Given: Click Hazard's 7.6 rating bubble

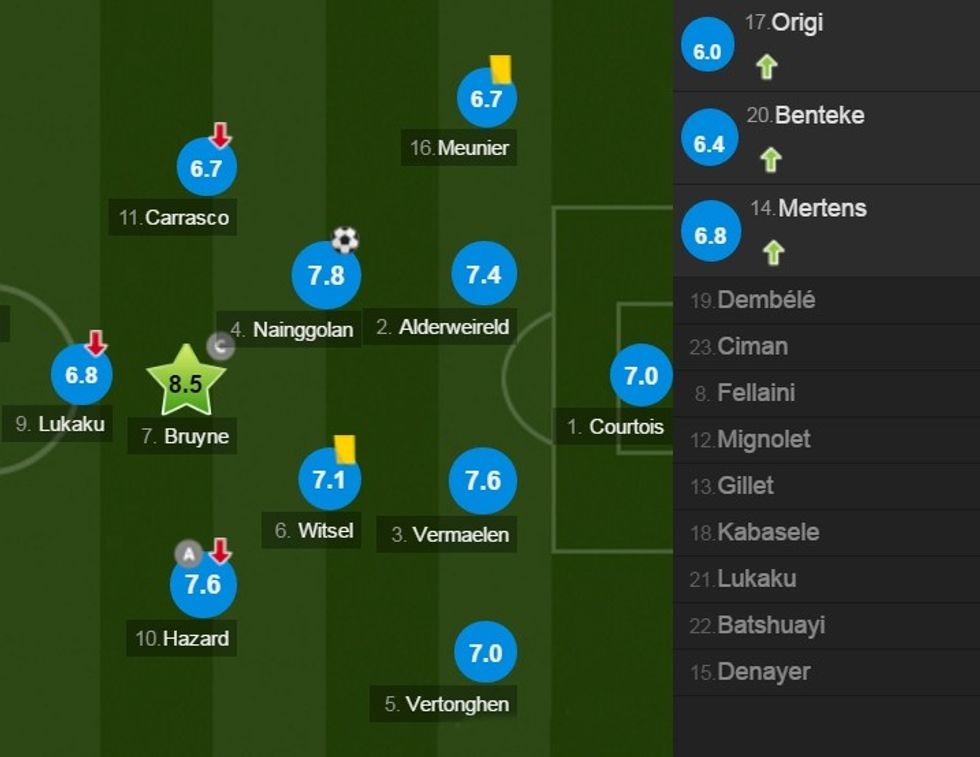Looking at the screenshot, I should [203, 584].
